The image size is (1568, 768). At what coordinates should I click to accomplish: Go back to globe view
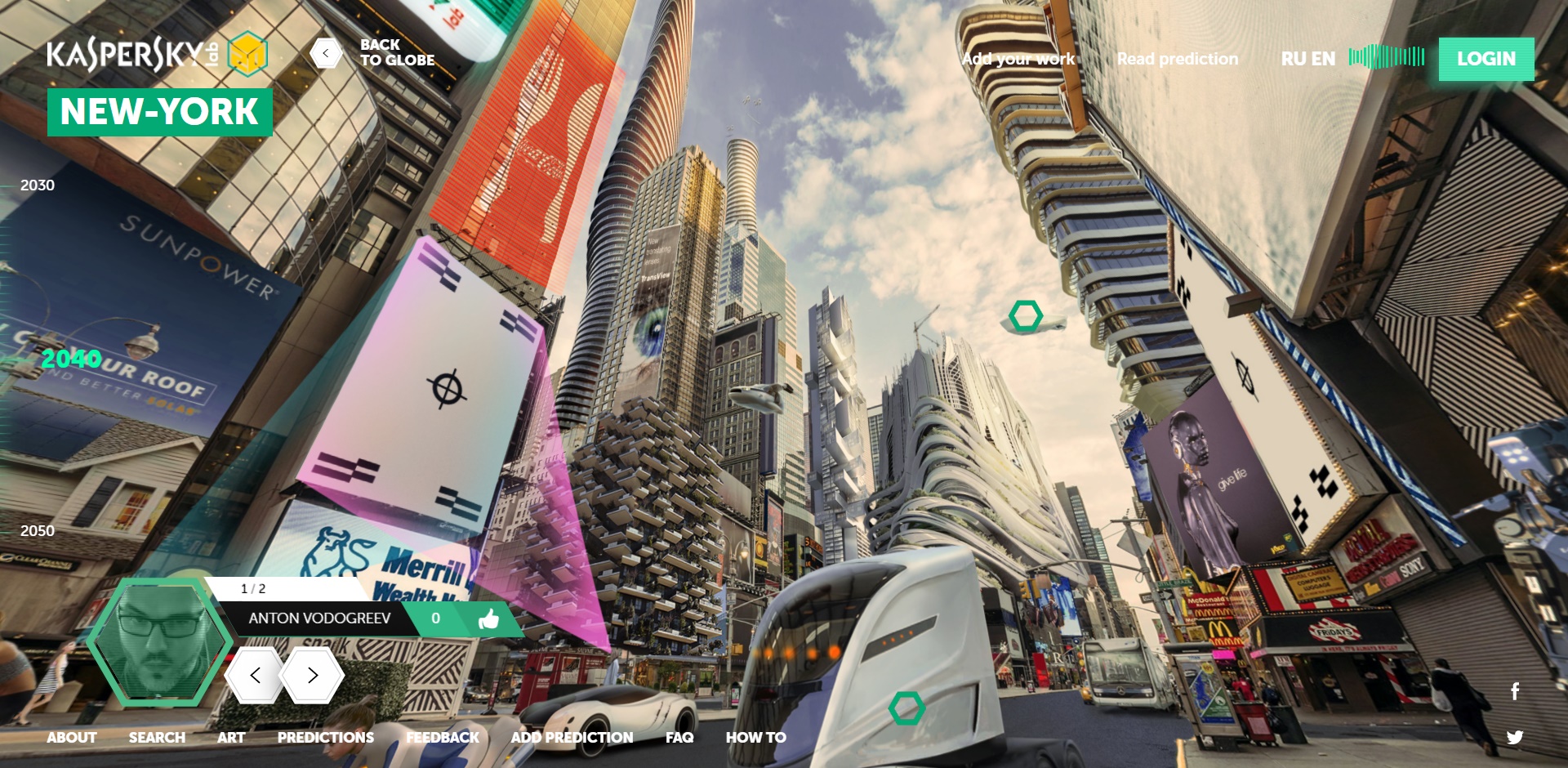click(327, 53)
